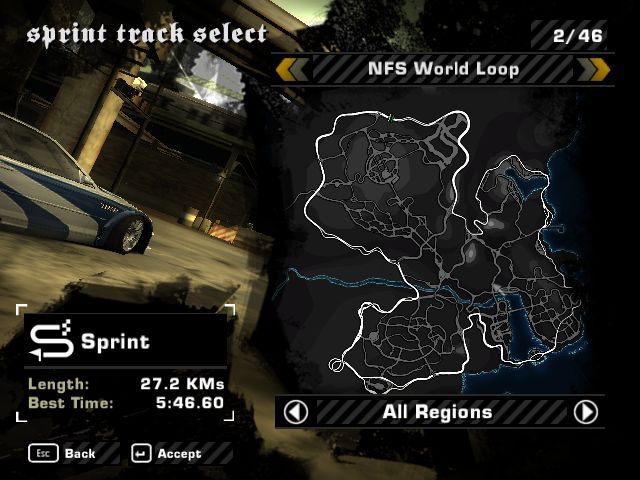640x480 pixels.
Task: Go back using the Back button
Action: point(68,454)
